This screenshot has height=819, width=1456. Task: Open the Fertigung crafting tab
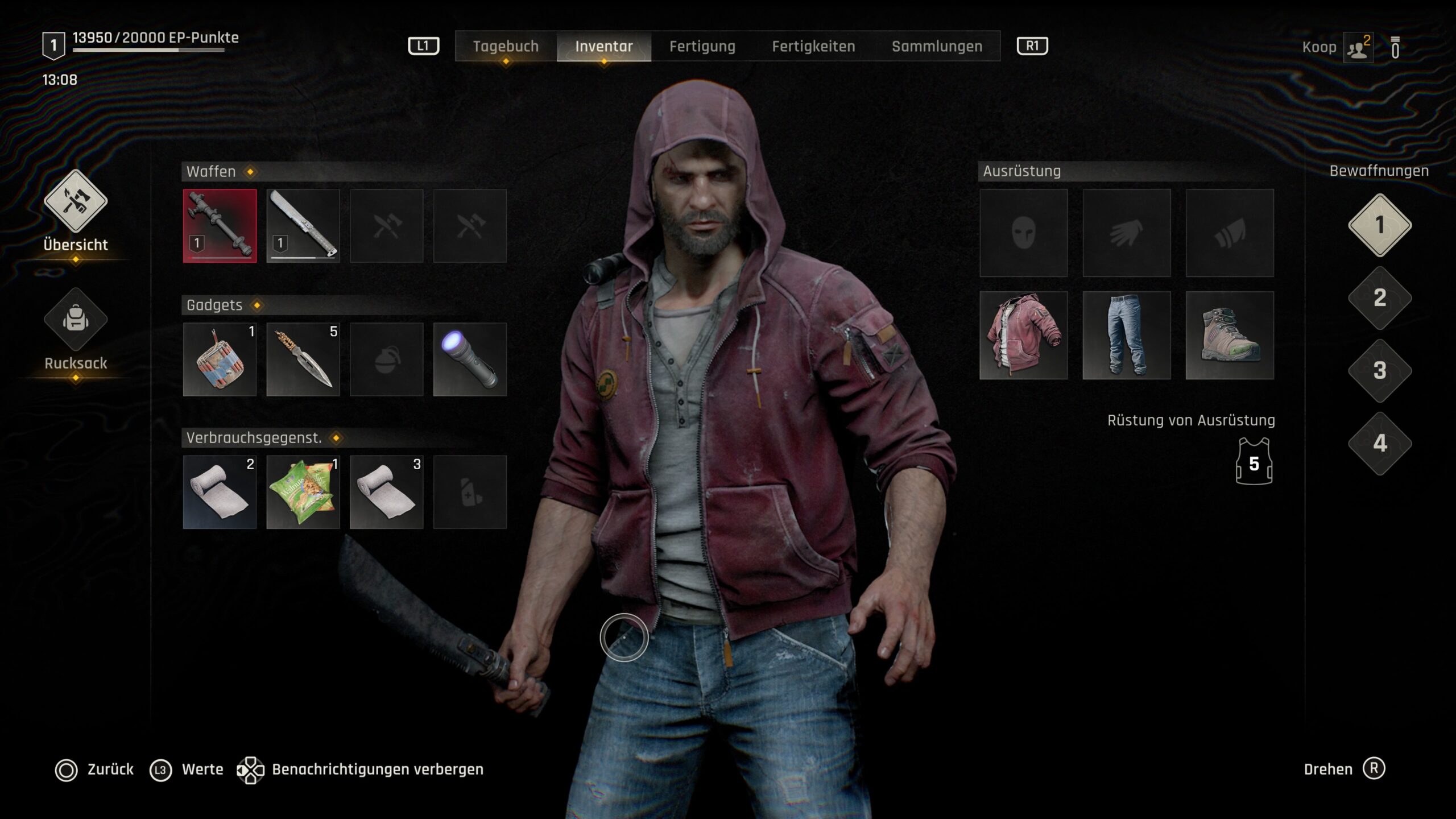pyautogui.click(x=702, y=47)
